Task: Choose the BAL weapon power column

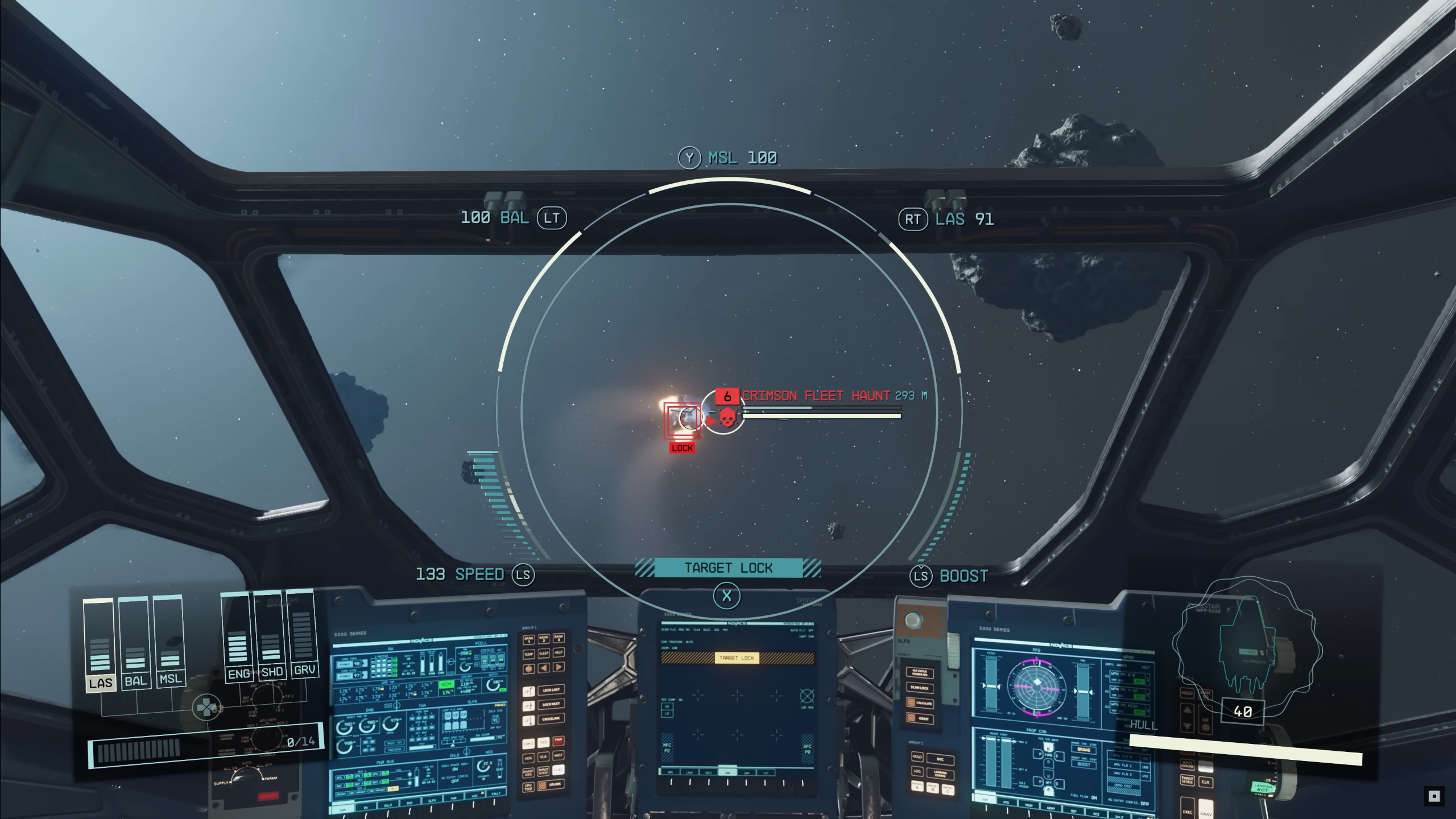Action: tap(135, 643)
